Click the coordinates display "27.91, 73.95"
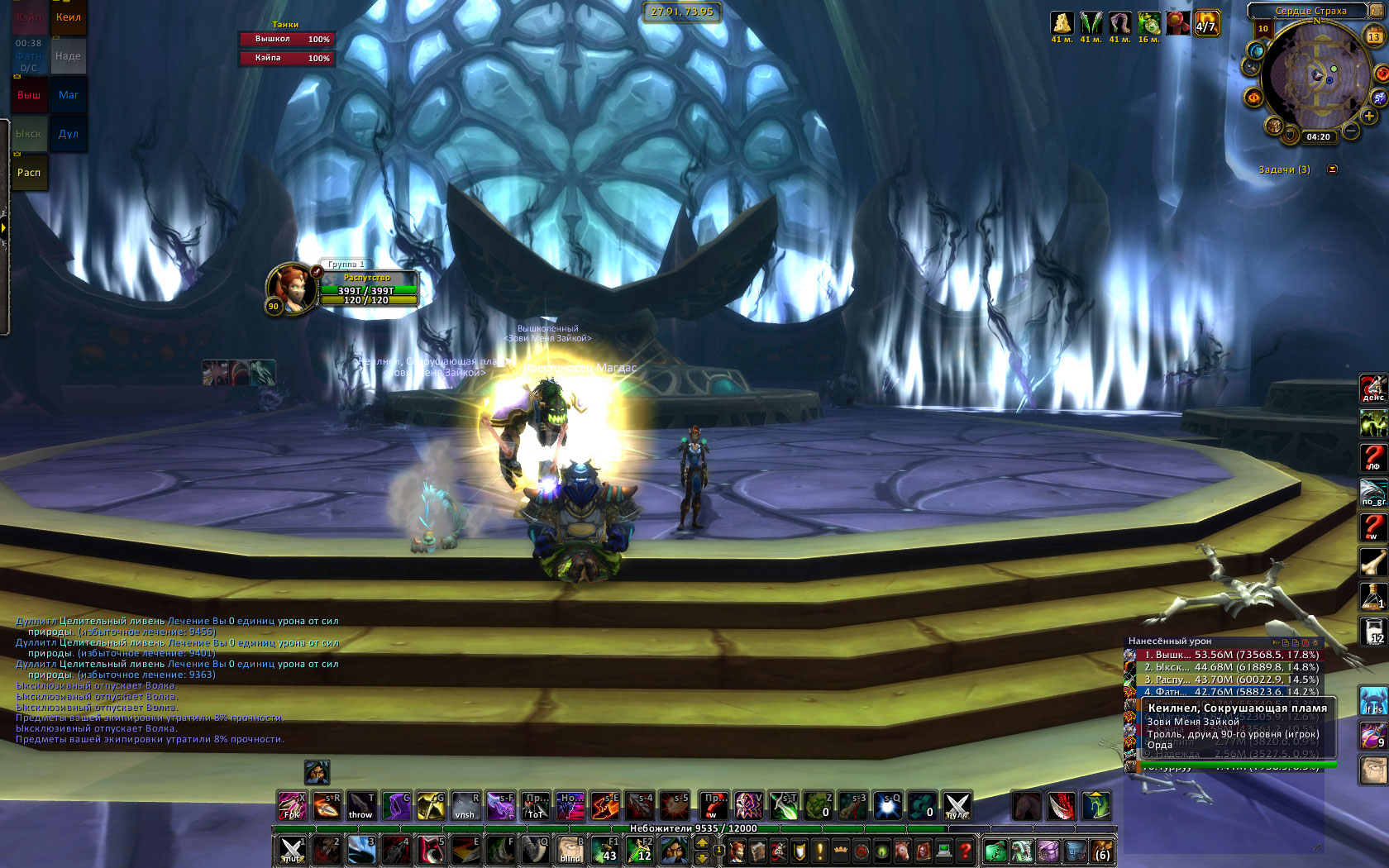 (684, 12)
